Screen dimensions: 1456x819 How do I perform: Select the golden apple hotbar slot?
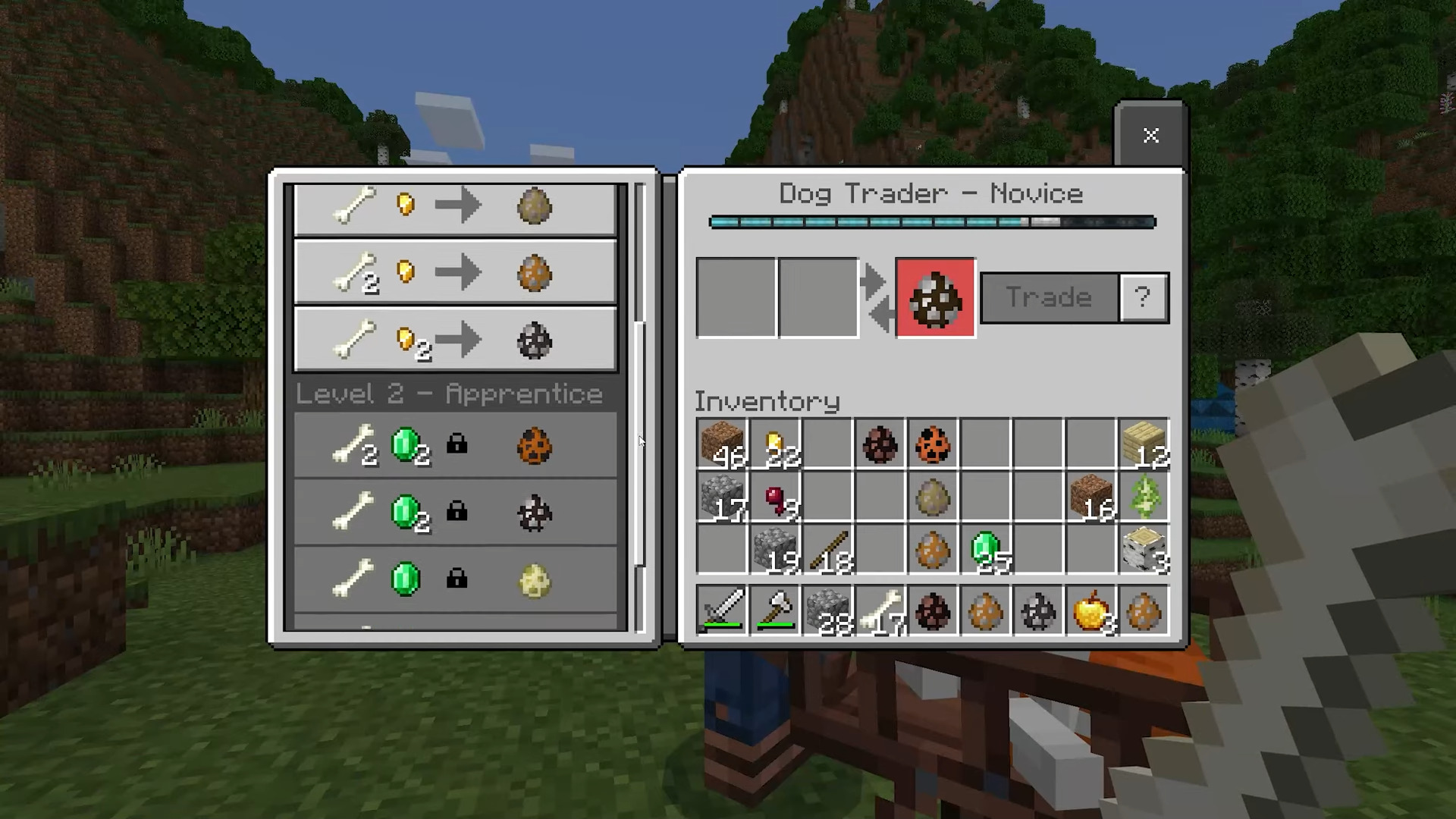pyautogui.click(x=1091, y=610)
